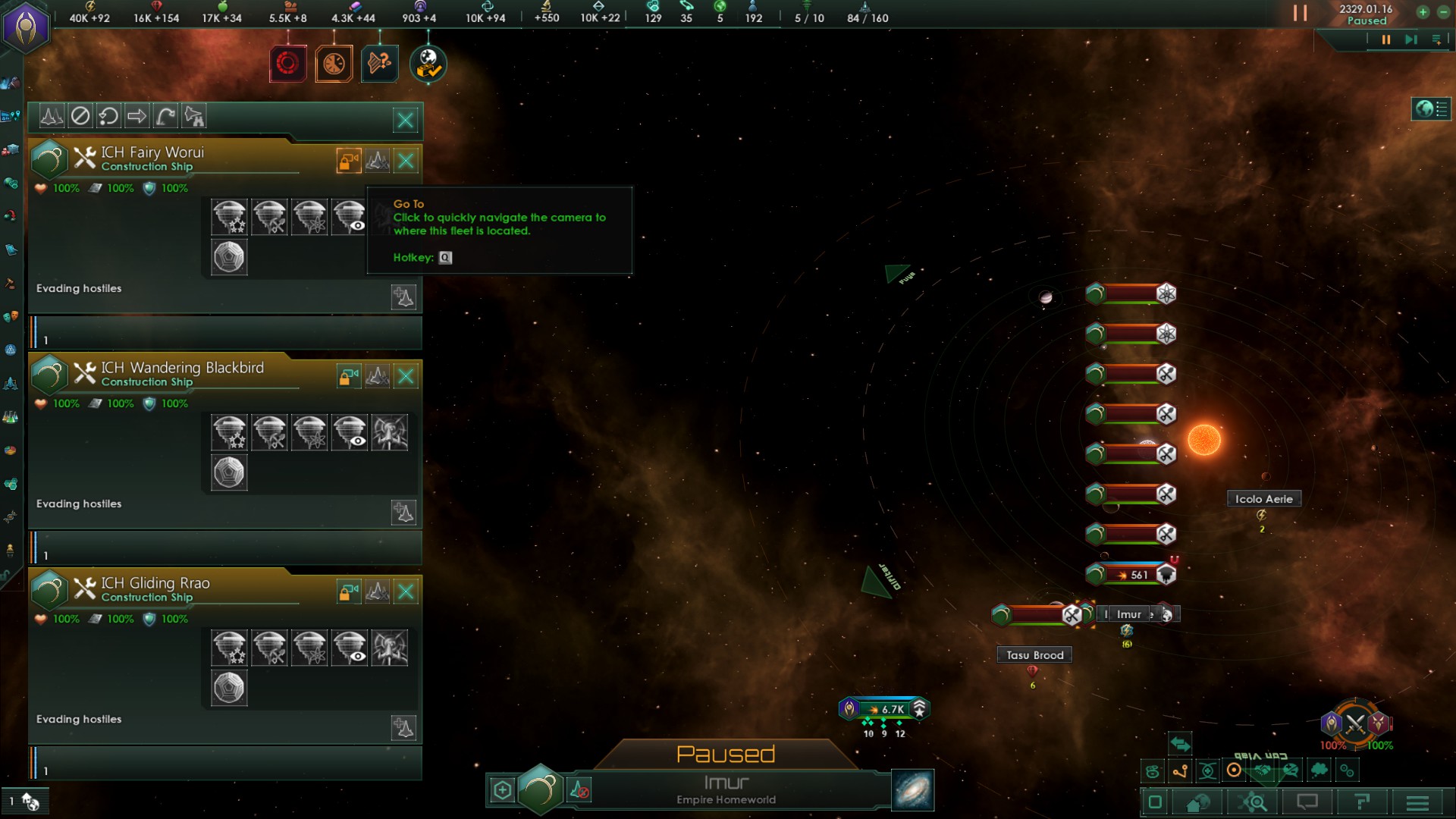
Task: Toggle the outliner panel
Action: (1431, 109)
